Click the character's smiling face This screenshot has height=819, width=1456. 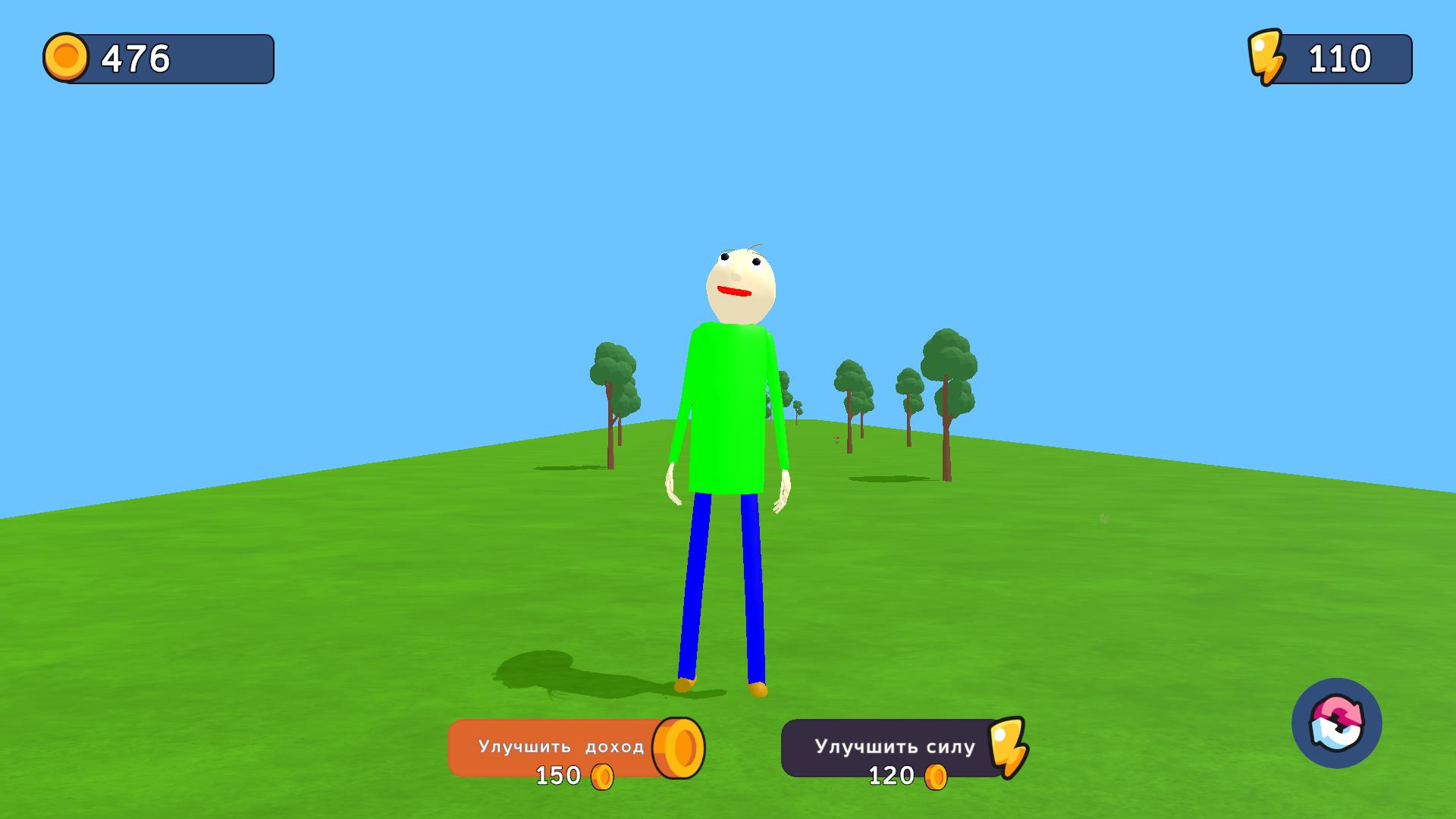pos(739,282)
